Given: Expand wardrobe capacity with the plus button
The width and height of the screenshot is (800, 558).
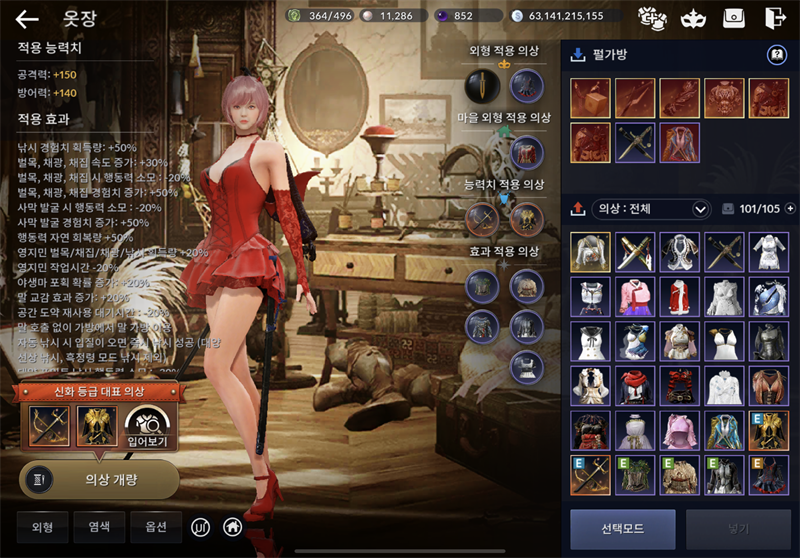Looking at the screenshot, I should [x=790, y=209].
